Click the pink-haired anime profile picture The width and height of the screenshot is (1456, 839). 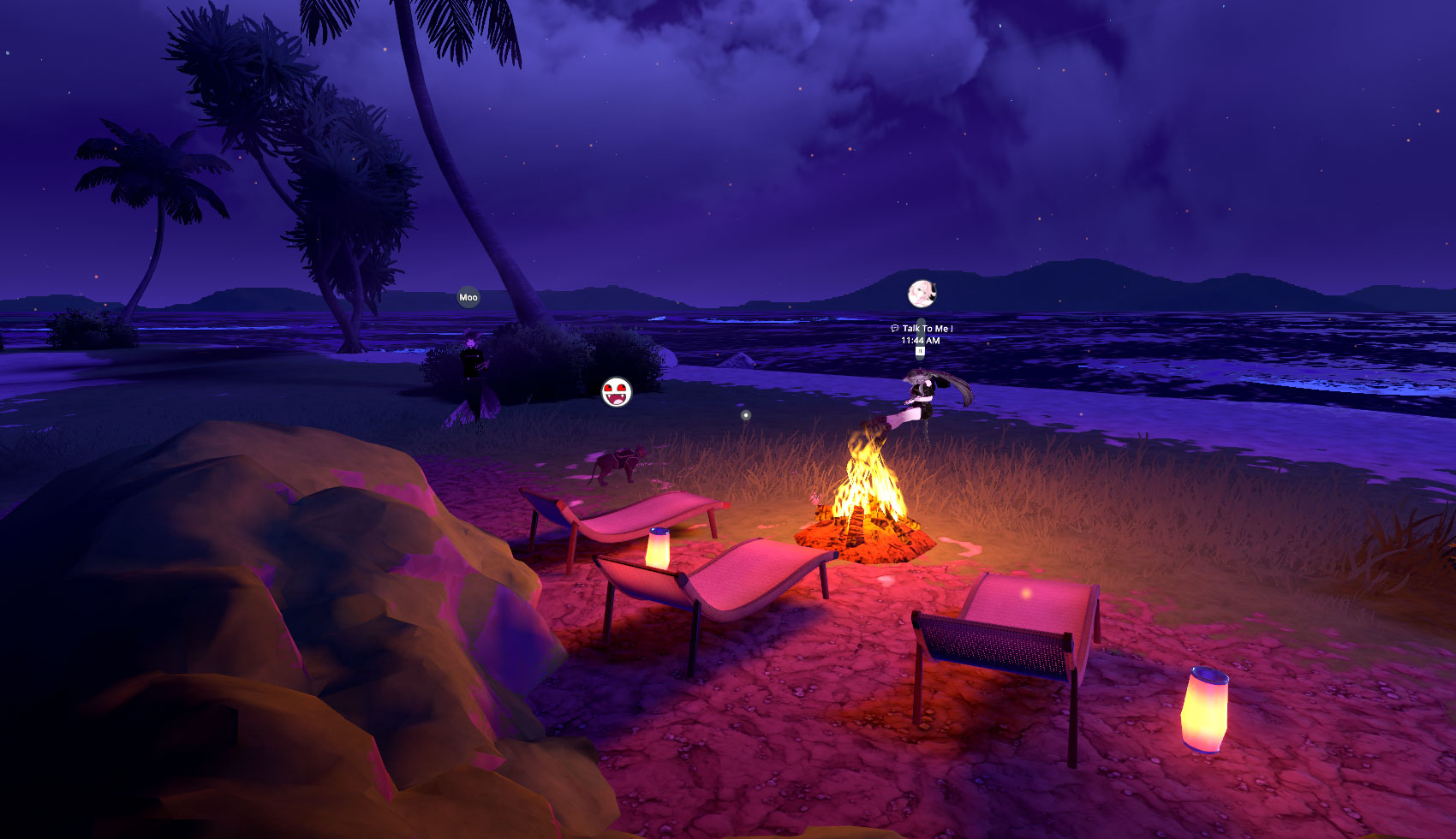coord(922,294)
